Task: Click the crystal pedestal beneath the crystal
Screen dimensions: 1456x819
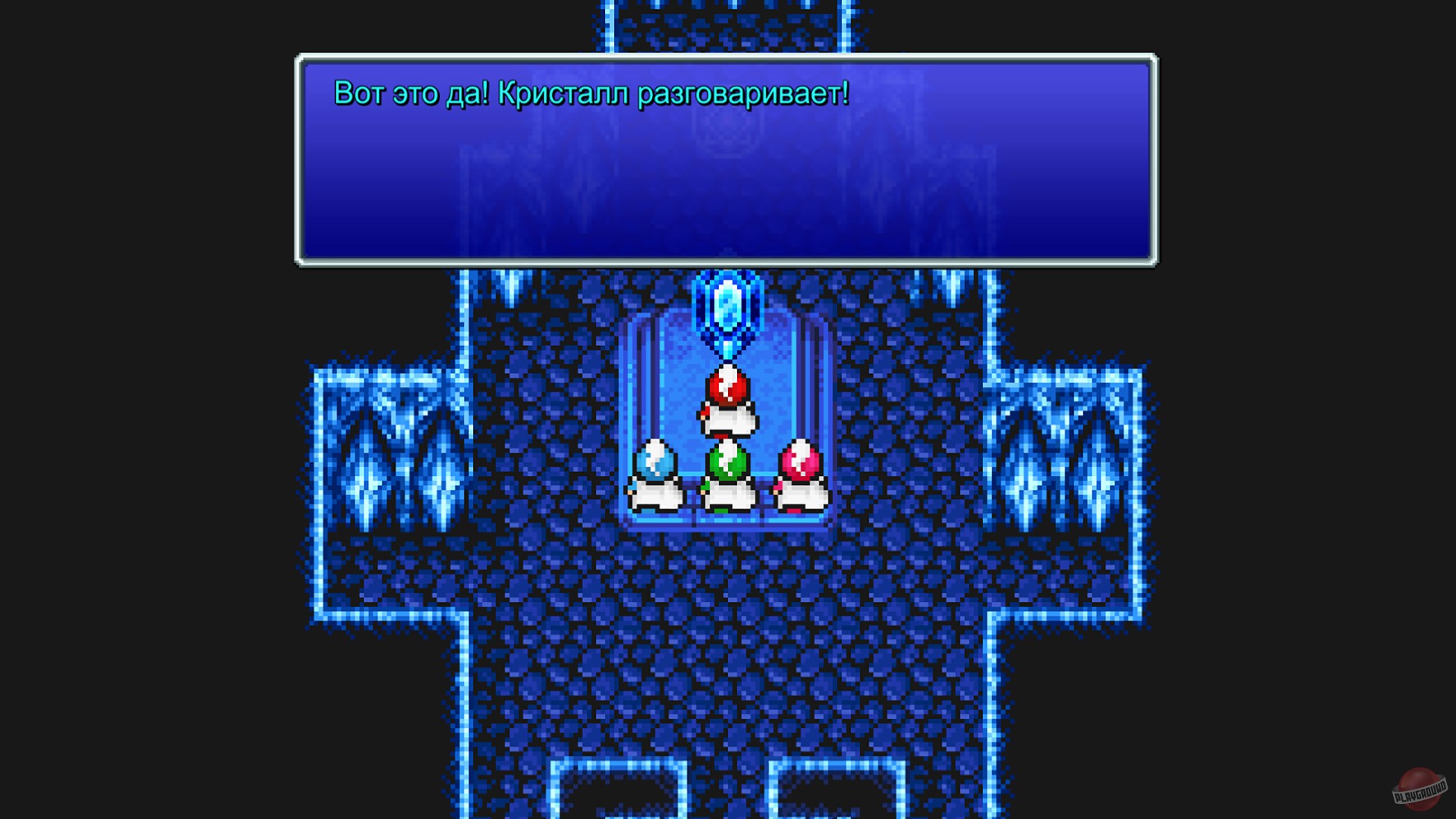Action: pyautogui.click(x=728, y=350)
